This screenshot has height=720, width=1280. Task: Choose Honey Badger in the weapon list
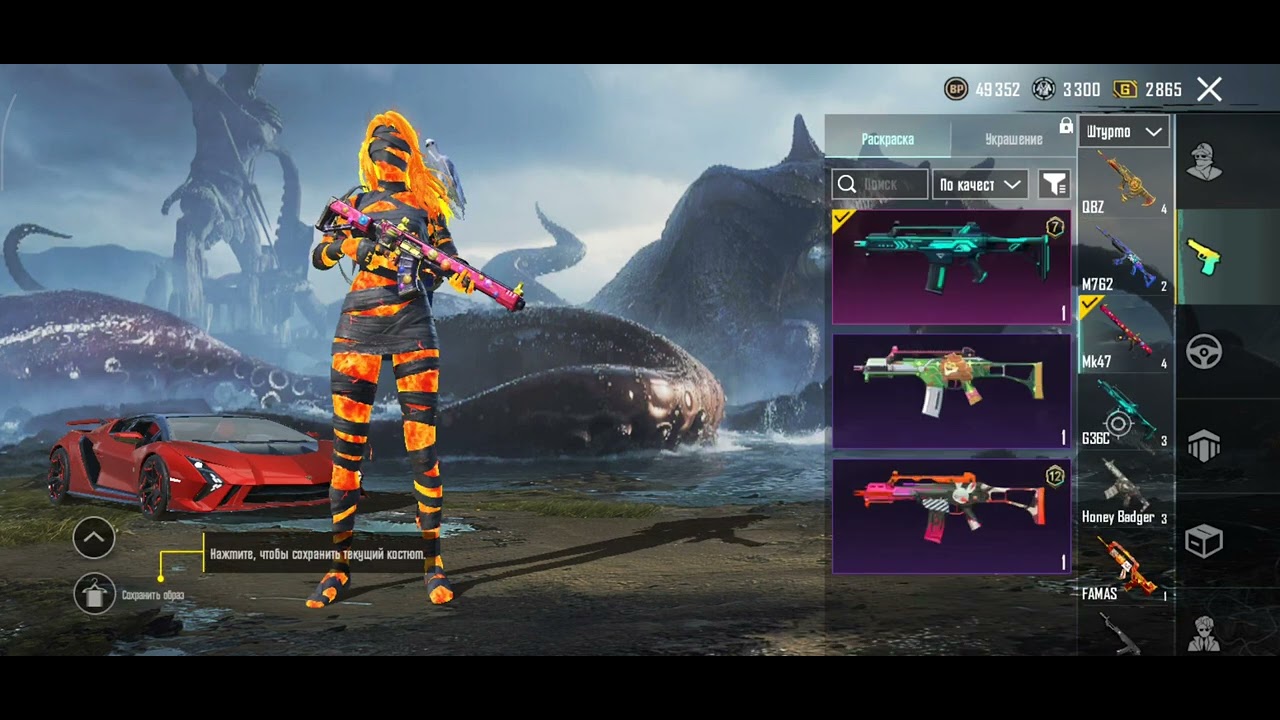[x=1125, y=488]
